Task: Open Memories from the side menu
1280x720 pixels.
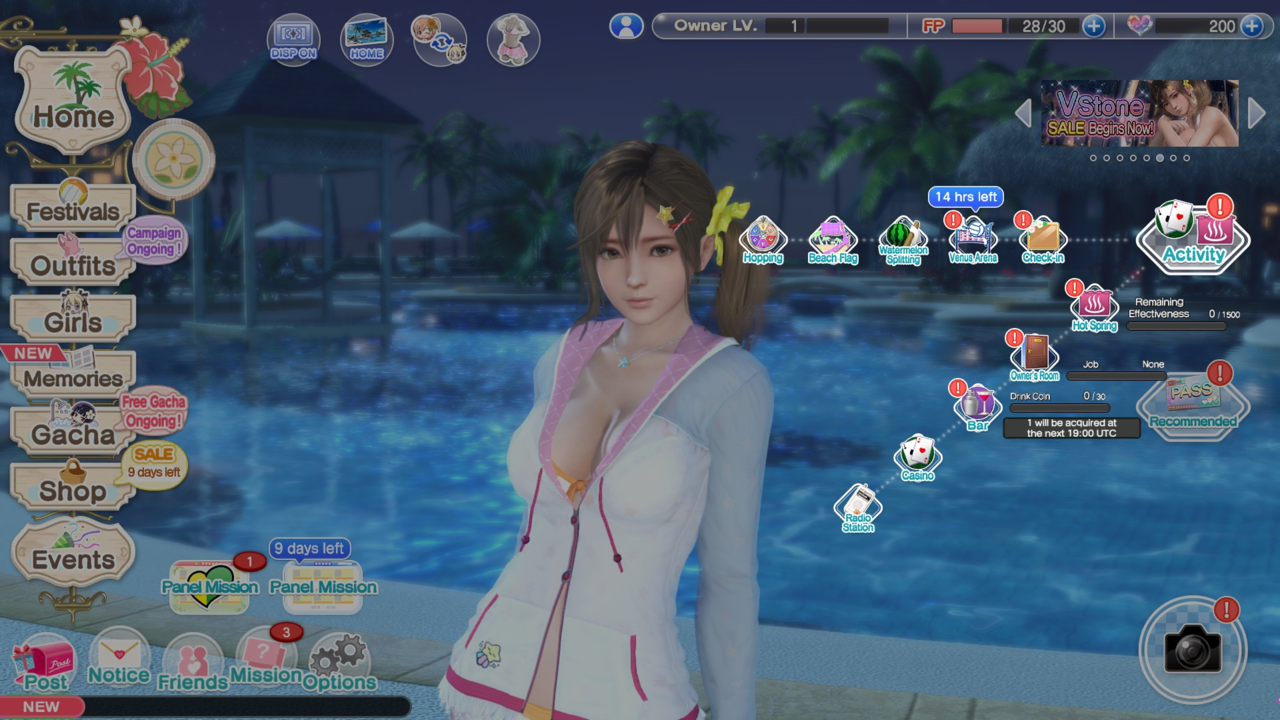Action: click(72, 377)
